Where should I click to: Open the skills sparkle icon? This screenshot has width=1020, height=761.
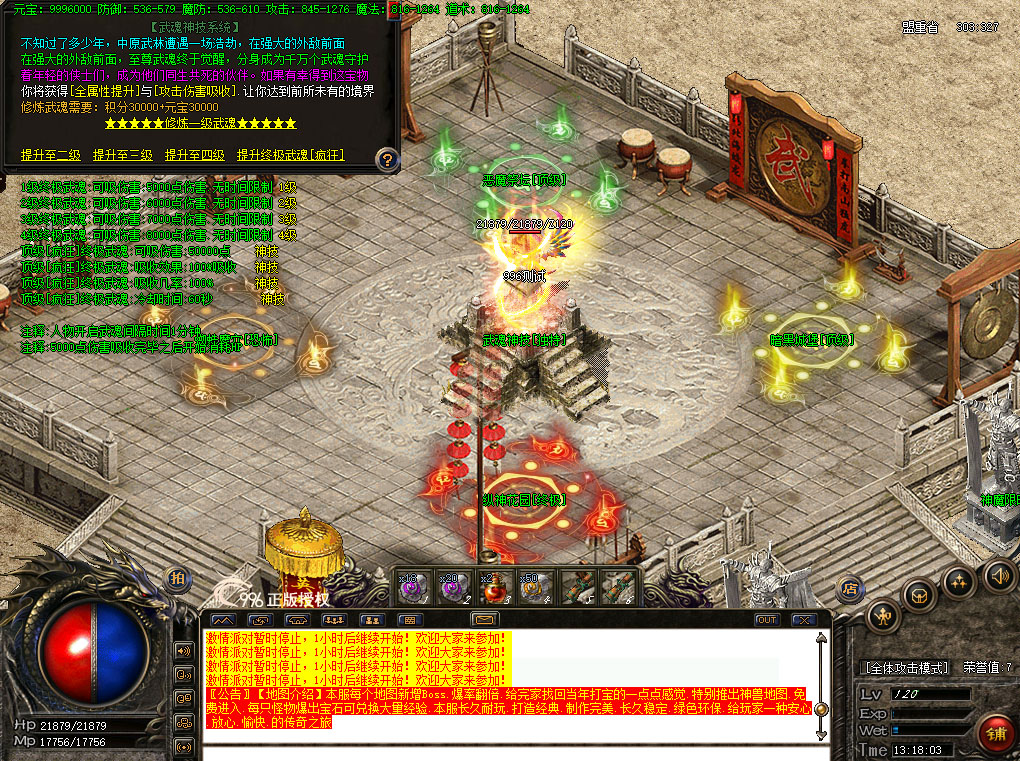coord(958,581)
